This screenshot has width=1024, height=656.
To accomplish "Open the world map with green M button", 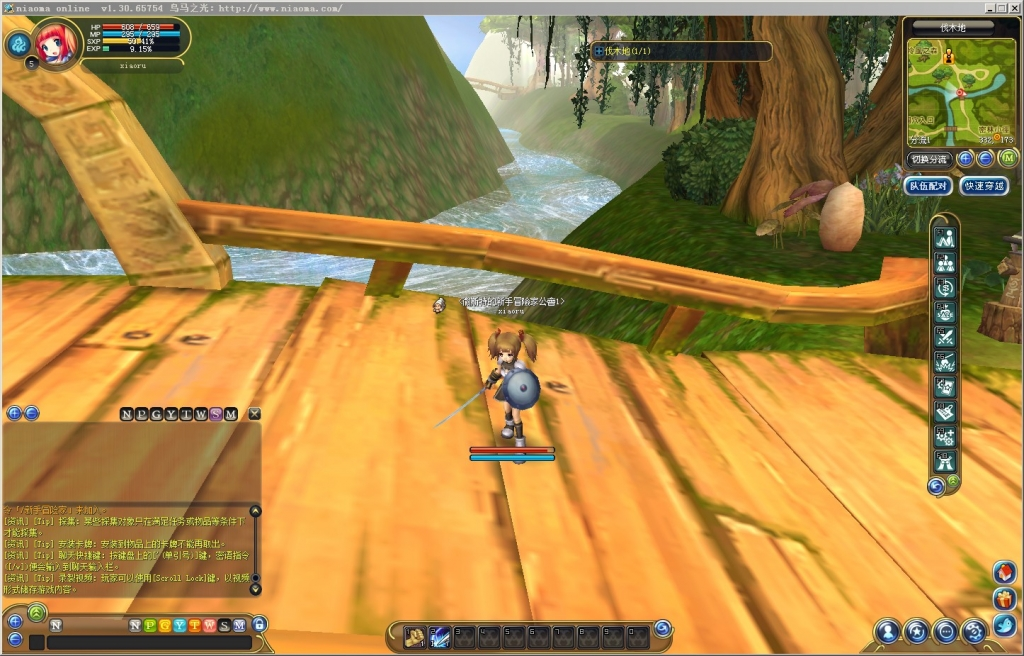I will 1008,159.
